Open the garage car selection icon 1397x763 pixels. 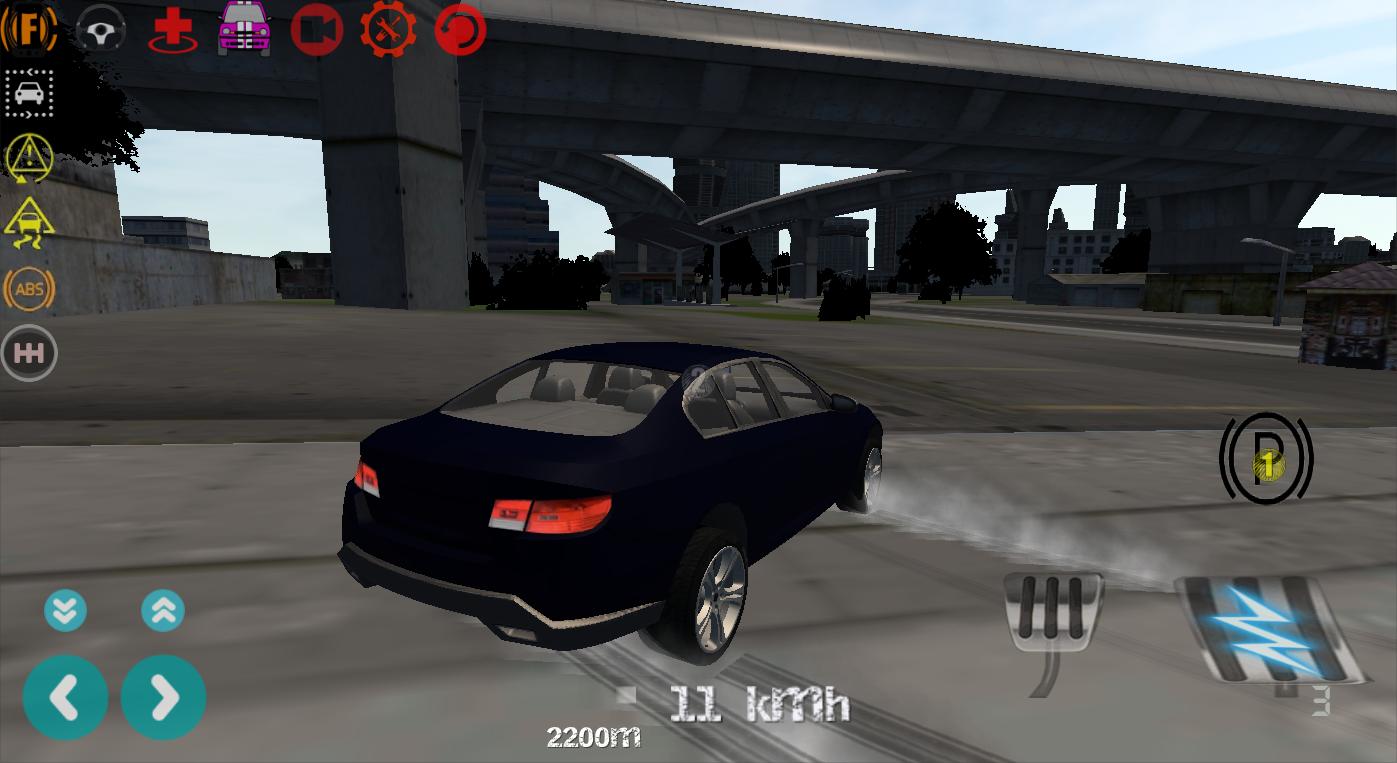click(243, 28)
